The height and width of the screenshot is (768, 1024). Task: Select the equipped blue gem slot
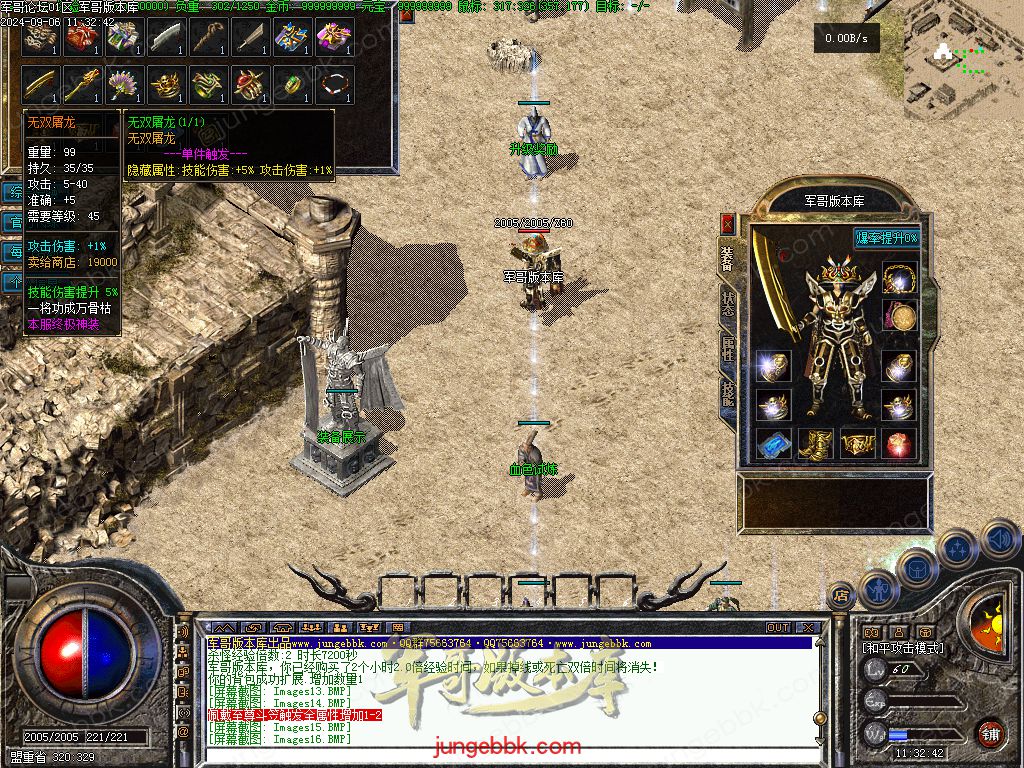(773, 444)
